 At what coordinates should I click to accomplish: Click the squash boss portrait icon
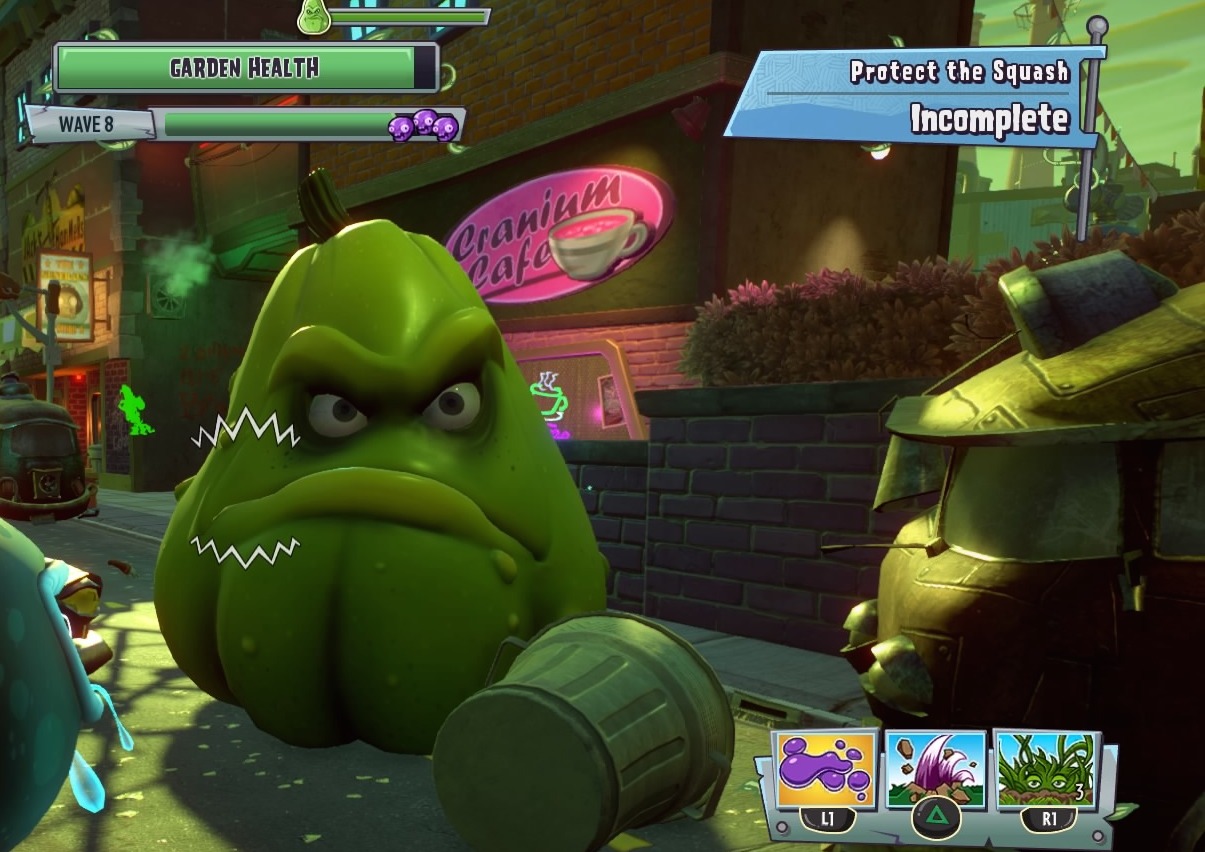(314, 17)
